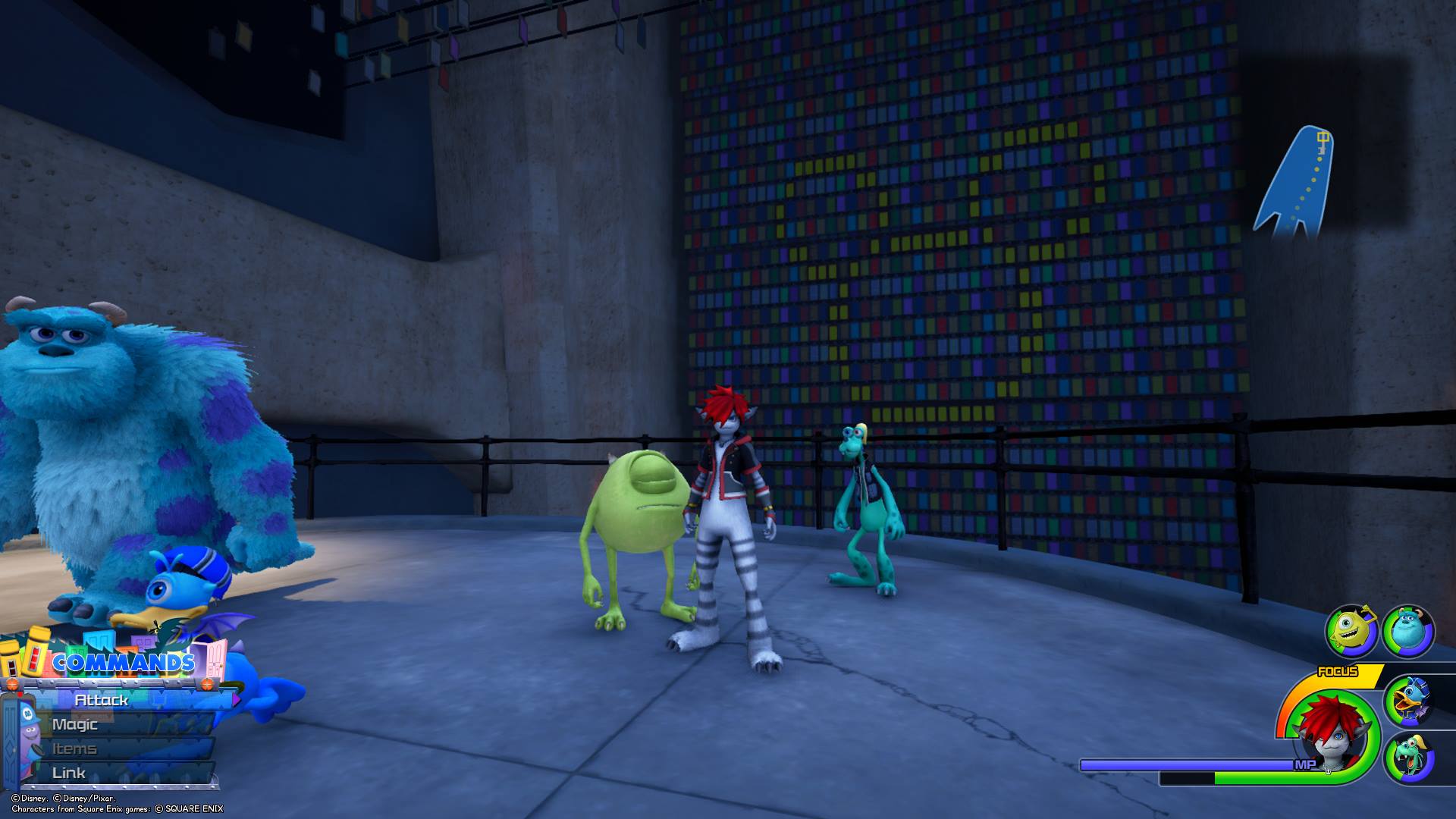Image resolution: width=1456 pixels, height=819 pixels.
Task: Select the Attack command
Action: tap(102, 700)
